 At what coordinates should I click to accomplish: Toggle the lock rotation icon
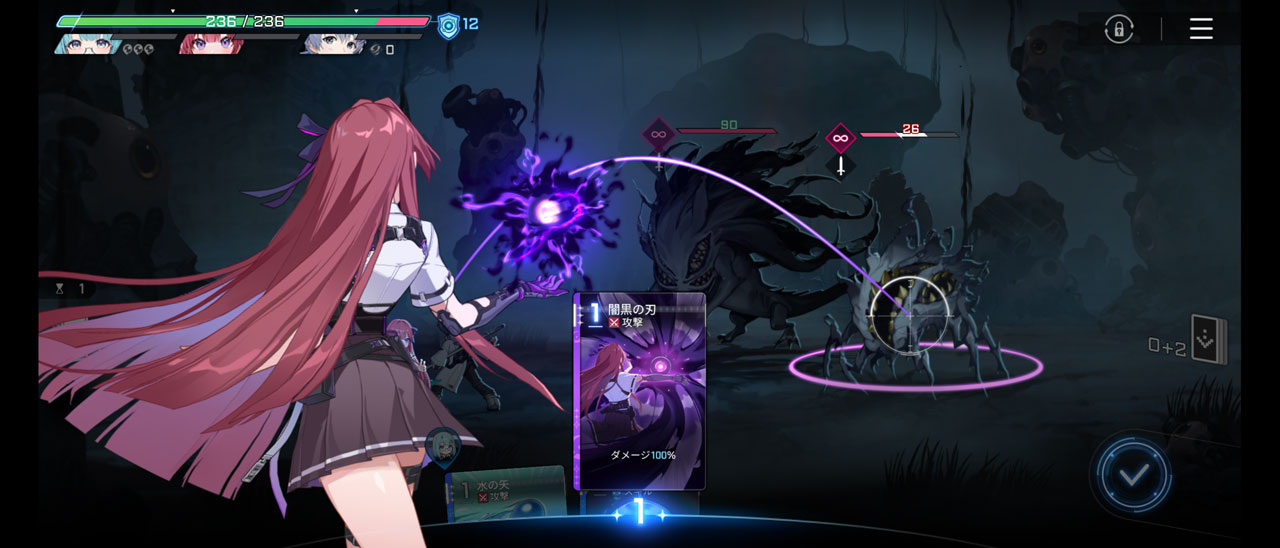[1119, 29]
